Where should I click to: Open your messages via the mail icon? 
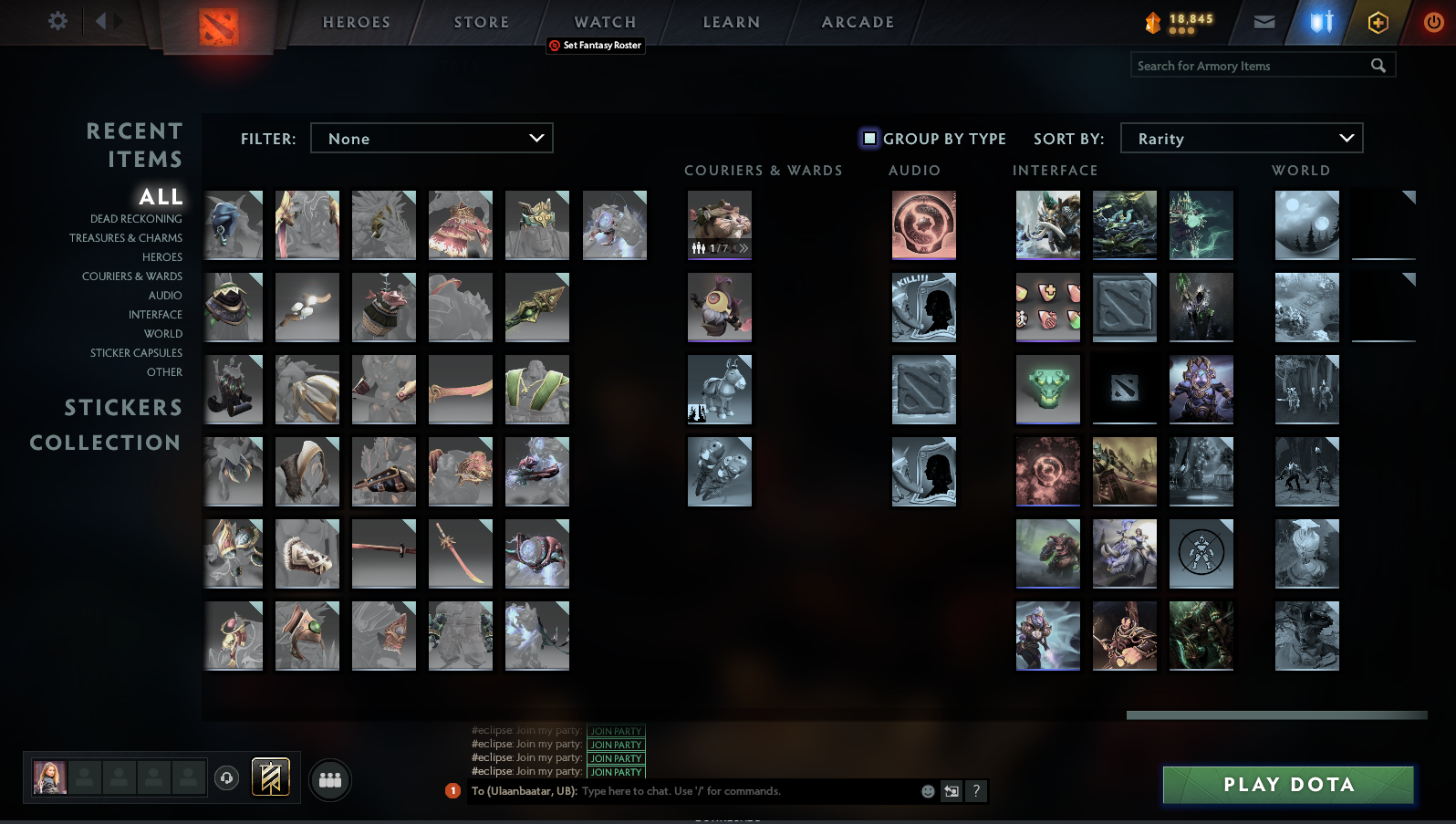coord(1264,22)
